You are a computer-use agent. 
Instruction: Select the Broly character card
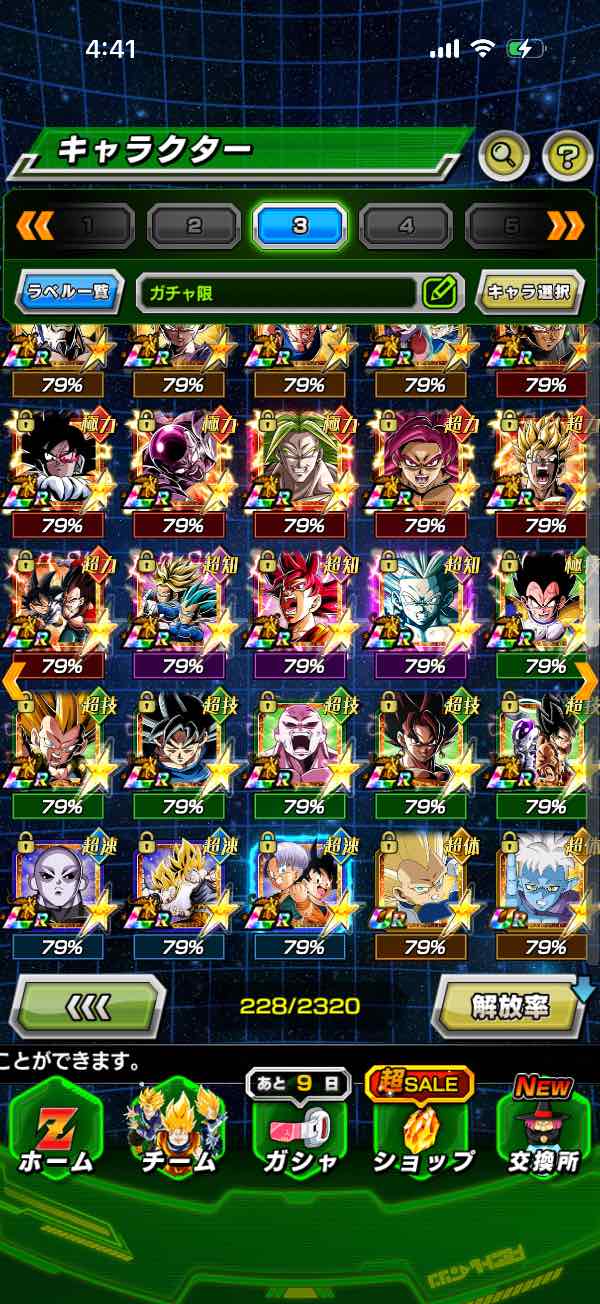click(302, 460)
